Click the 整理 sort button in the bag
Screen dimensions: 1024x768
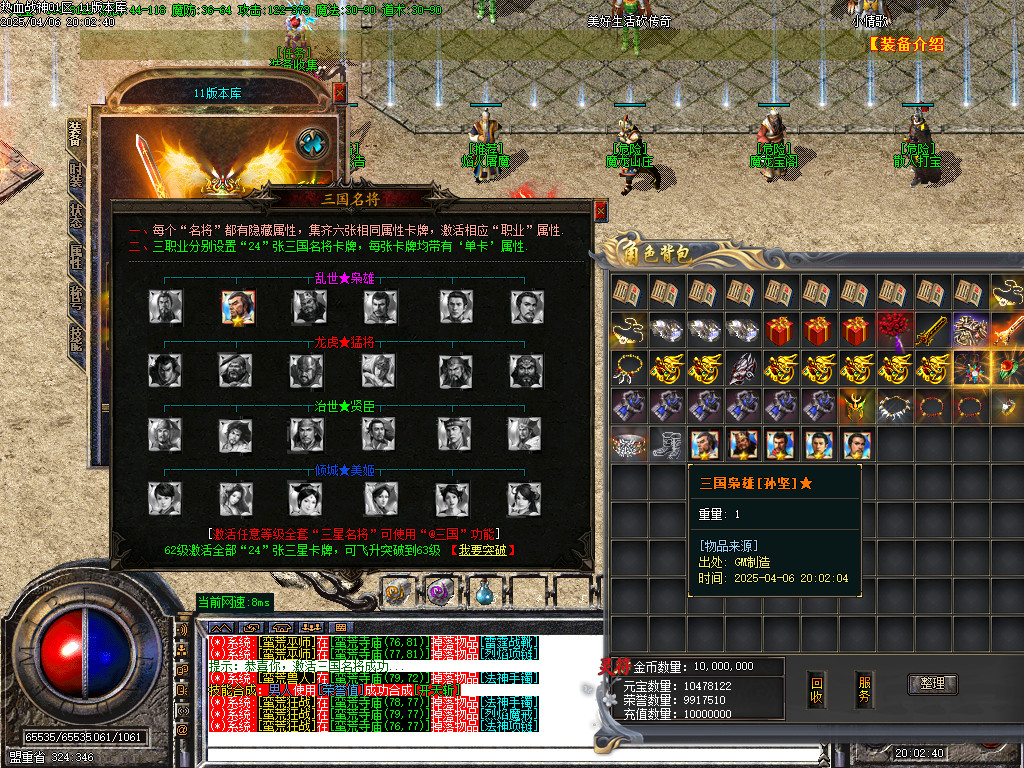tap(932, 684)
